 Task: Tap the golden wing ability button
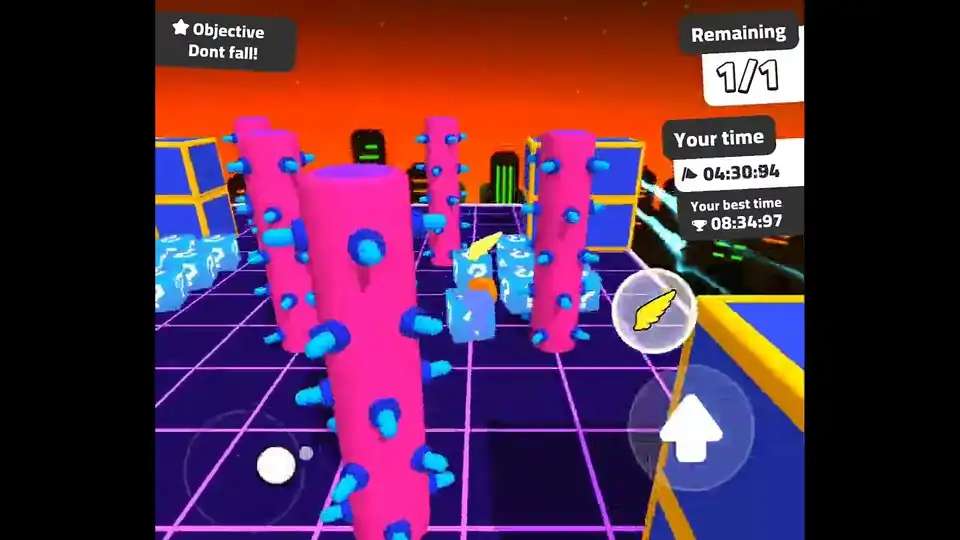(x=654, y=310)
